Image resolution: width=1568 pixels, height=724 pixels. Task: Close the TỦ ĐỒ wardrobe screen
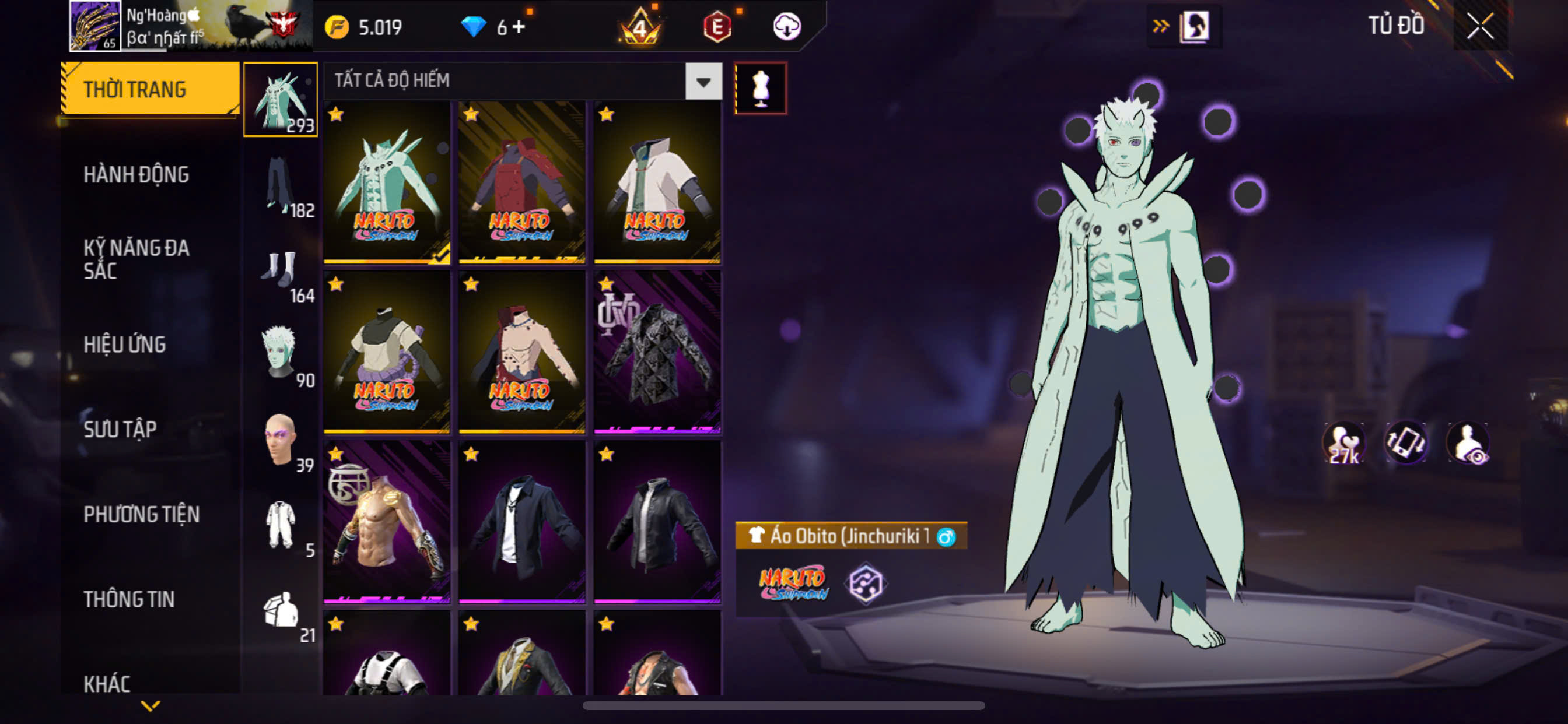(1480, 27)
